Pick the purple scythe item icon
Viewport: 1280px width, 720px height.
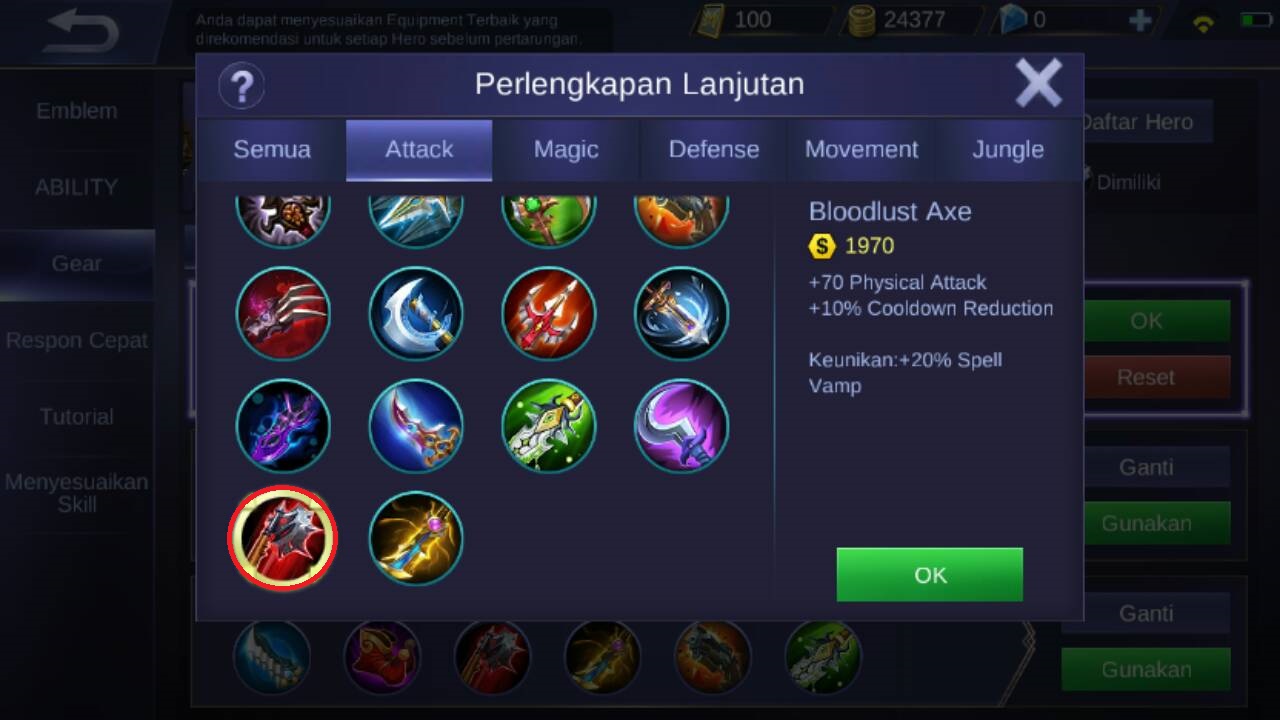pyautogui.click(x=681, y=426)
